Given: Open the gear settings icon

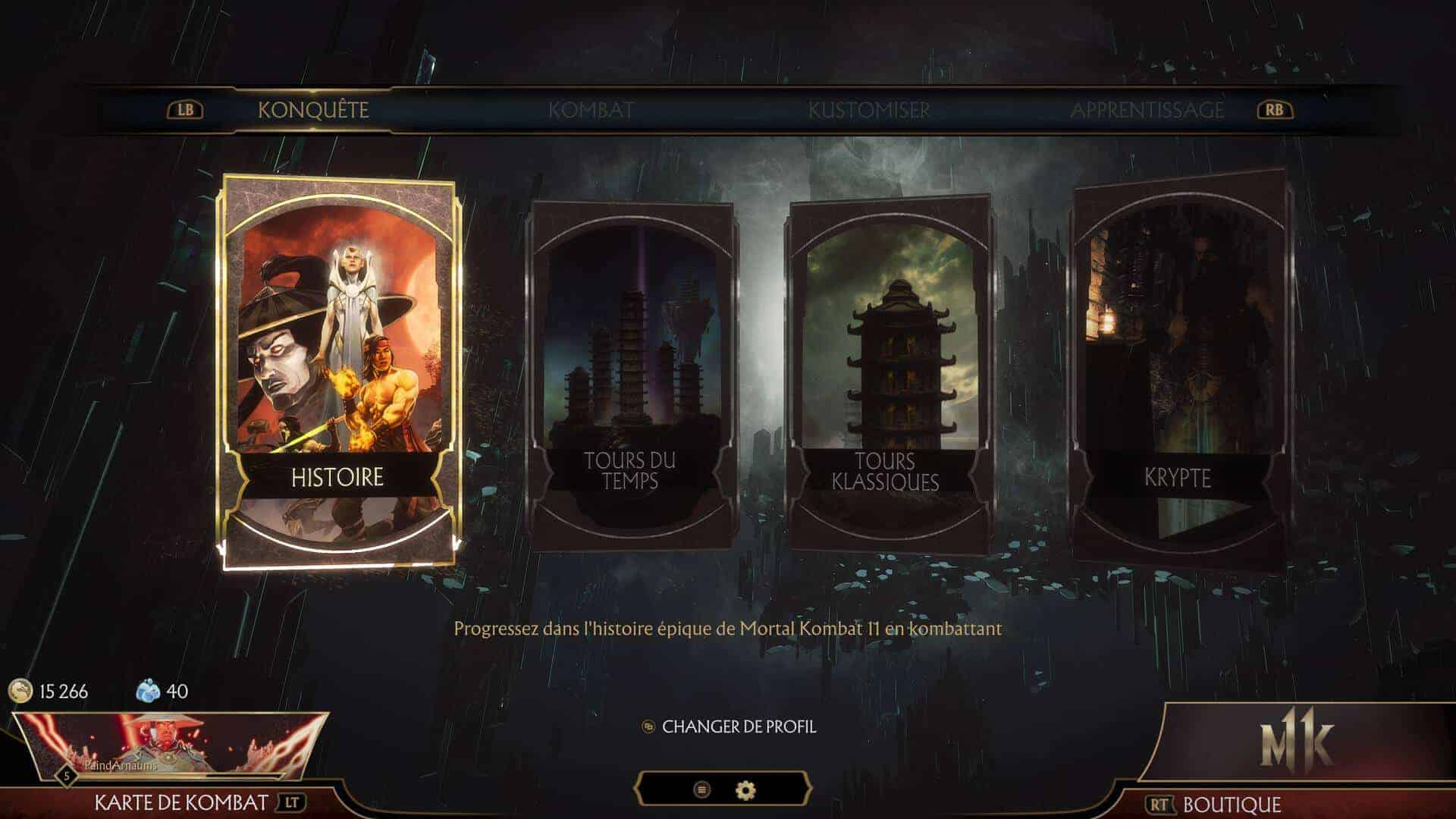Looking at the screenshot, I should [x=746, y=790].
